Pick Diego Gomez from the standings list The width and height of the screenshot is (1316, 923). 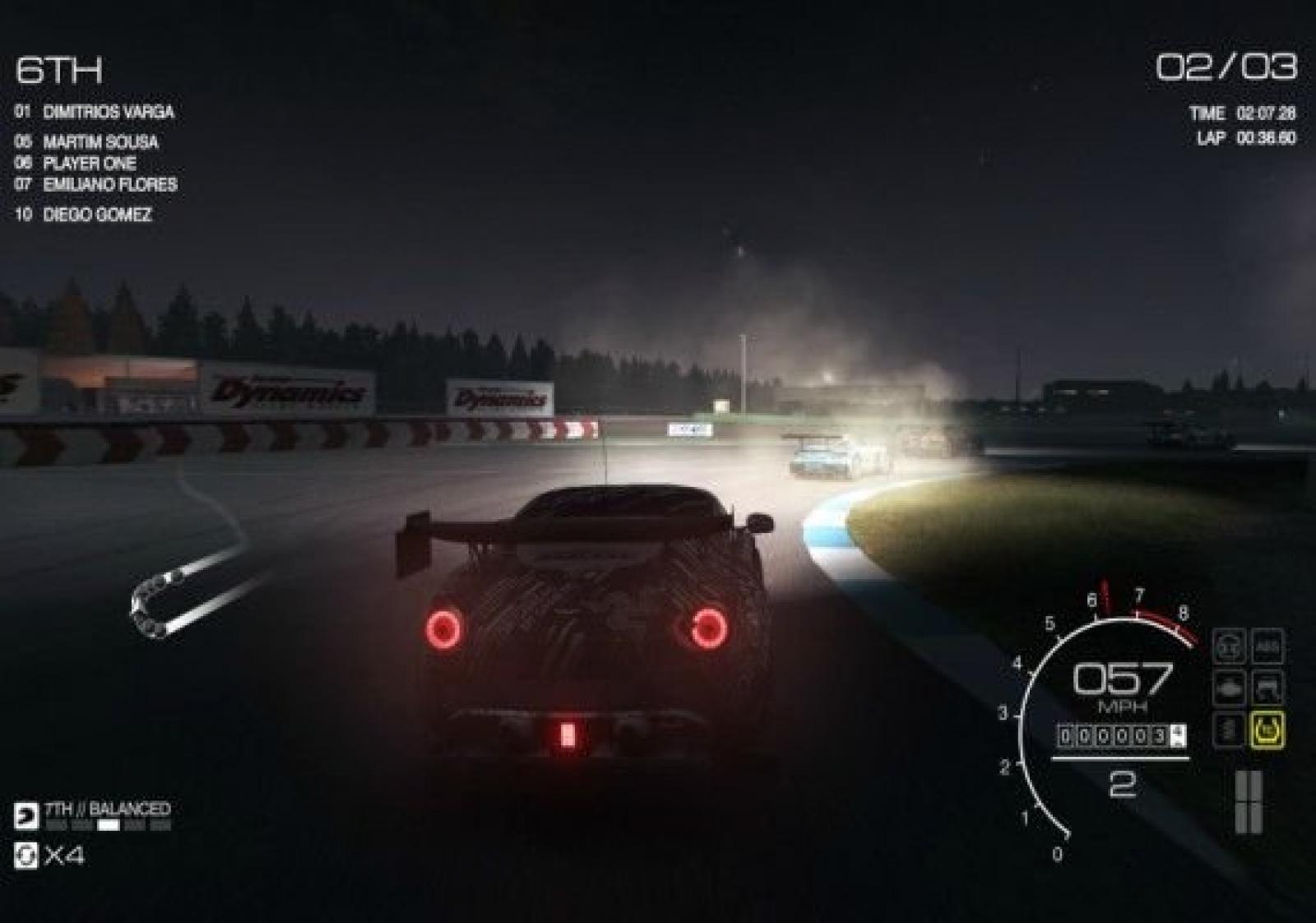pos(97,215)
